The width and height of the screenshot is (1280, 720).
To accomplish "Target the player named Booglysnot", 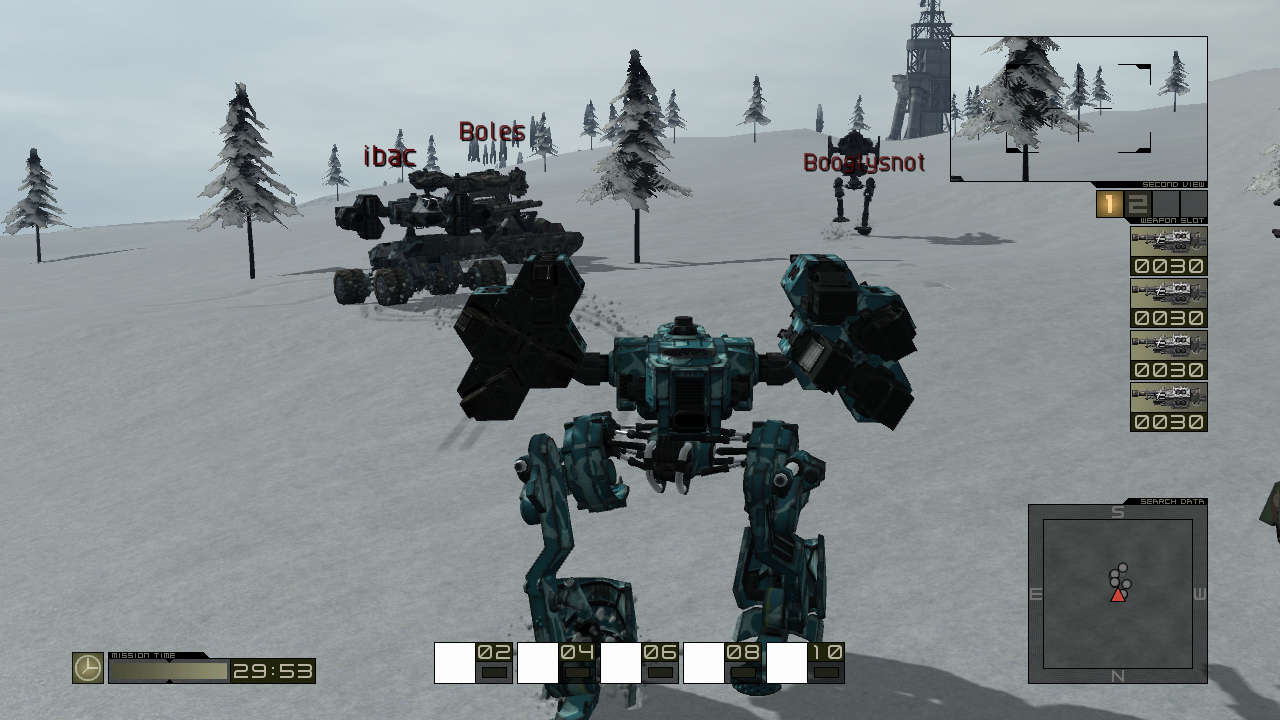I will (x=863, y=161).
